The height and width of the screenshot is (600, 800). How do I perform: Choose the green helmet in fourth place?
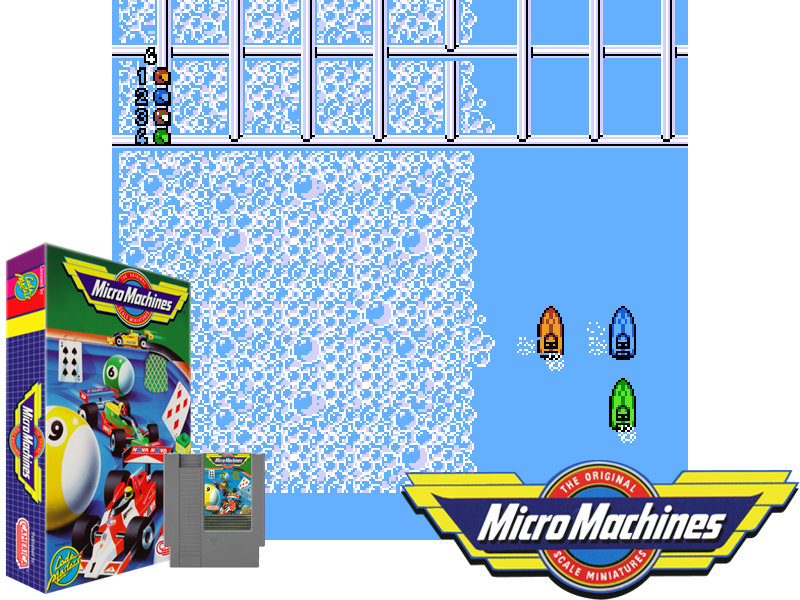tap(161, 136)
